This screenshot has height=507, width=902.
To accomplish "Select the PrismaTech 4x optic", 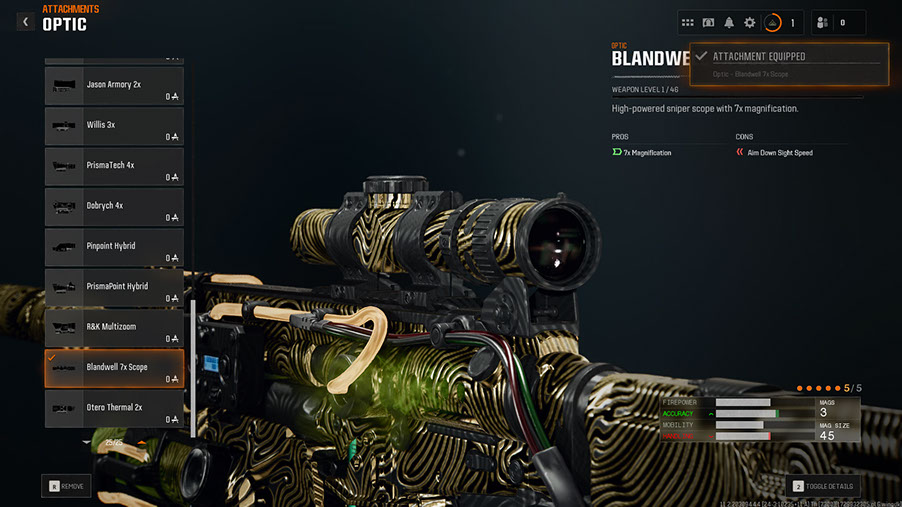I will point(114,166).
